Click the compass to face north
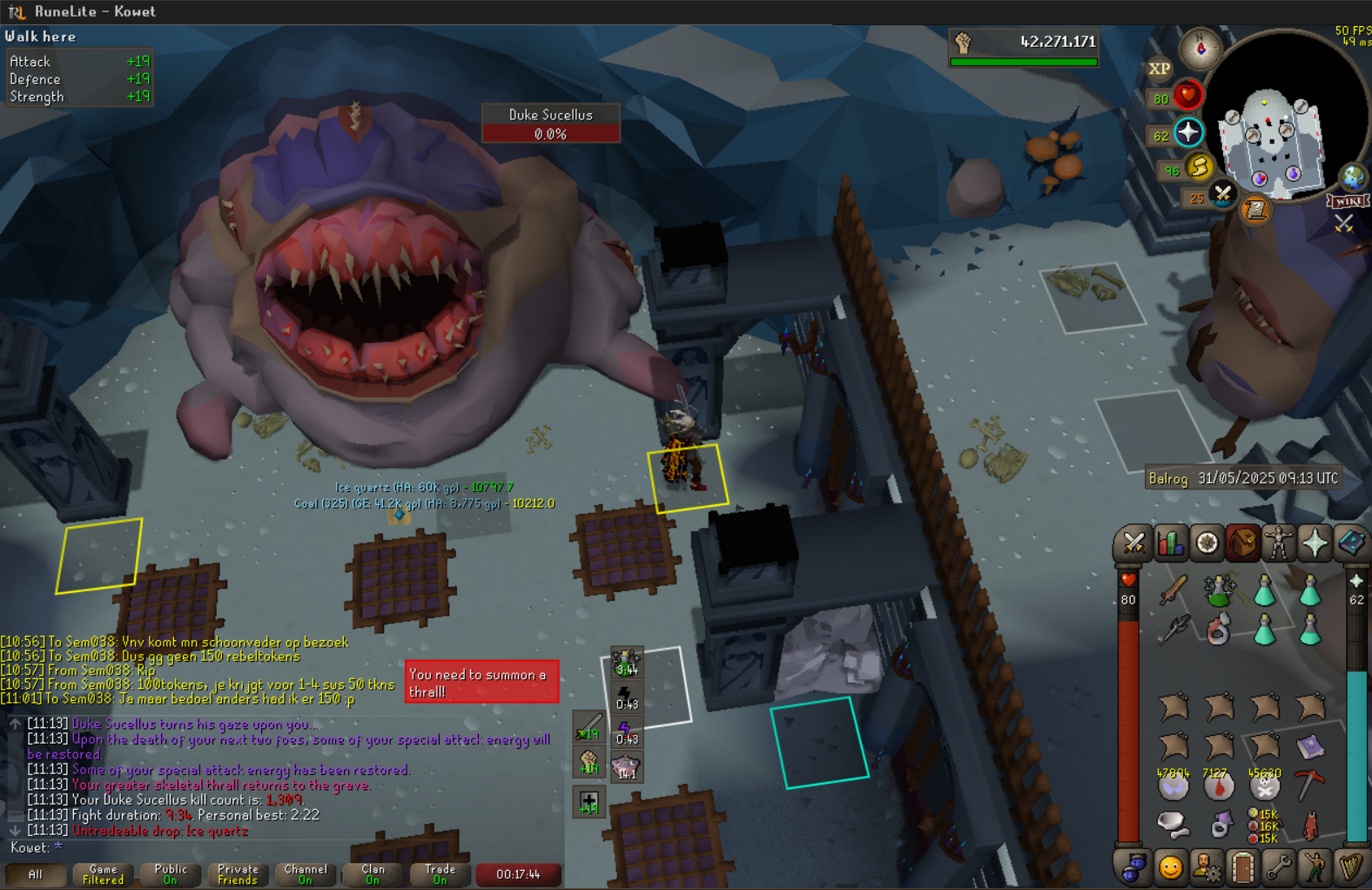 [1200, 49]
